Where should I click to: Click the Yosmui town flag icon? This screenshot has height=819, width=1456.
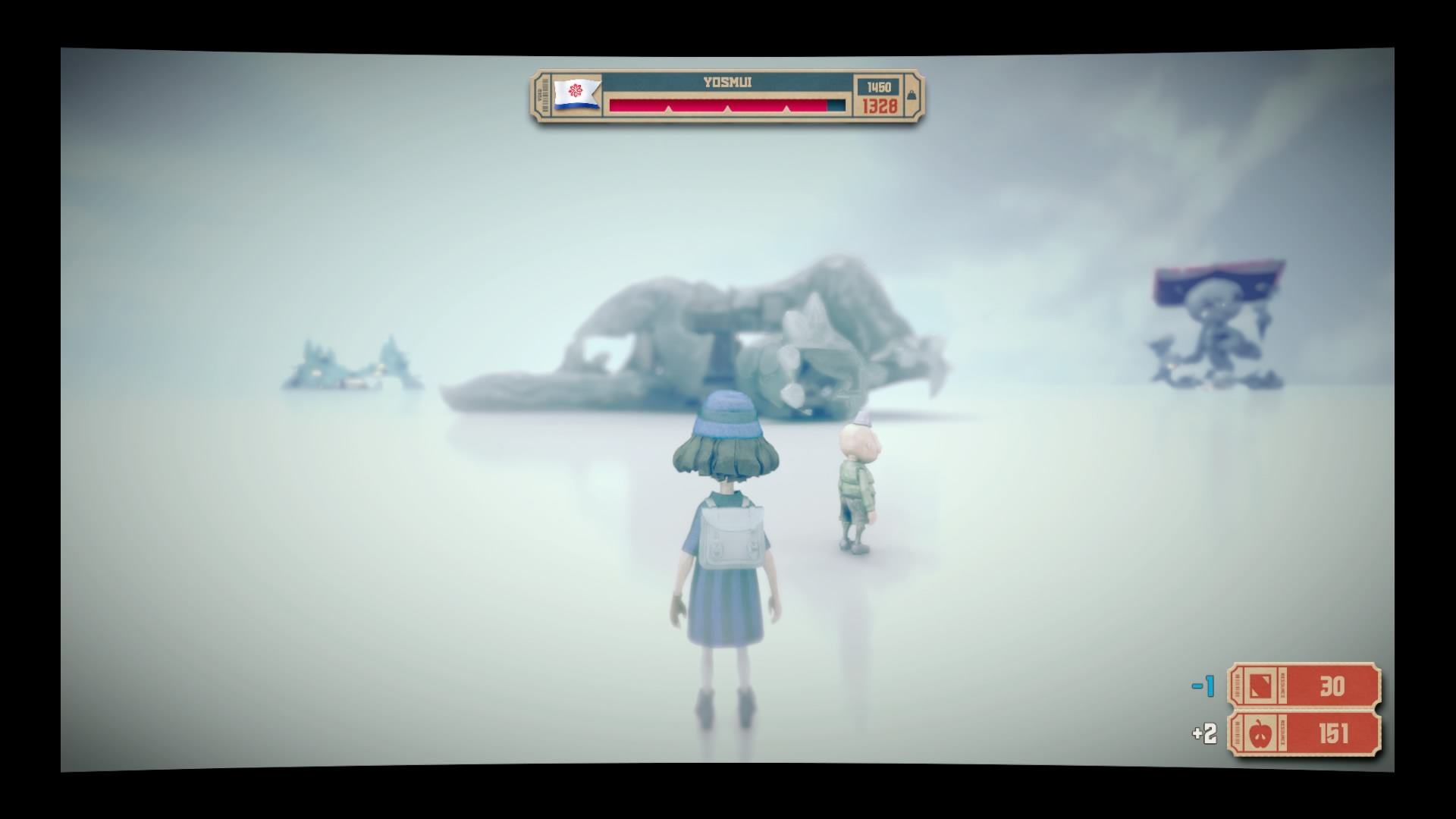576,93
